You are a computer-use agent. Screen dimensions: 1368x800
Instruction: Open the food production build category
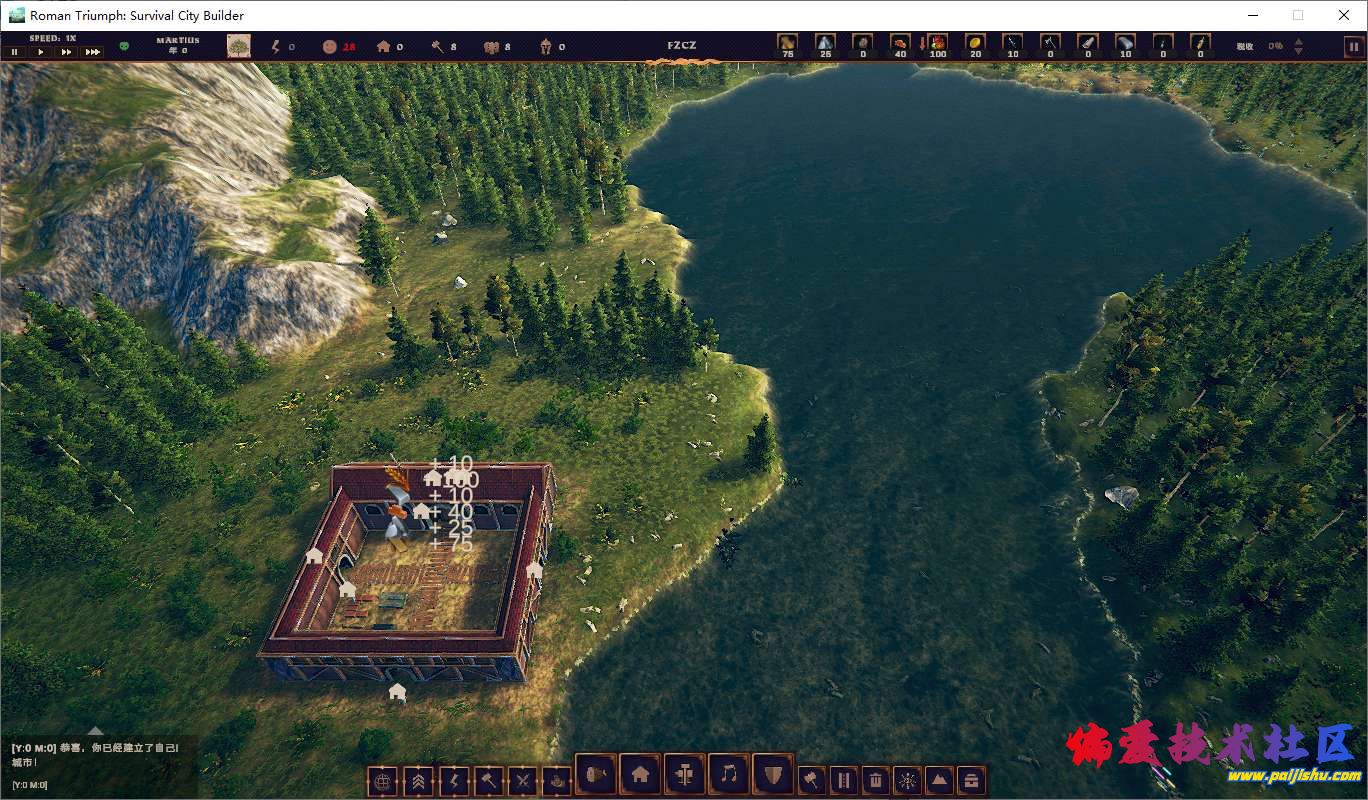coord(597,773)
